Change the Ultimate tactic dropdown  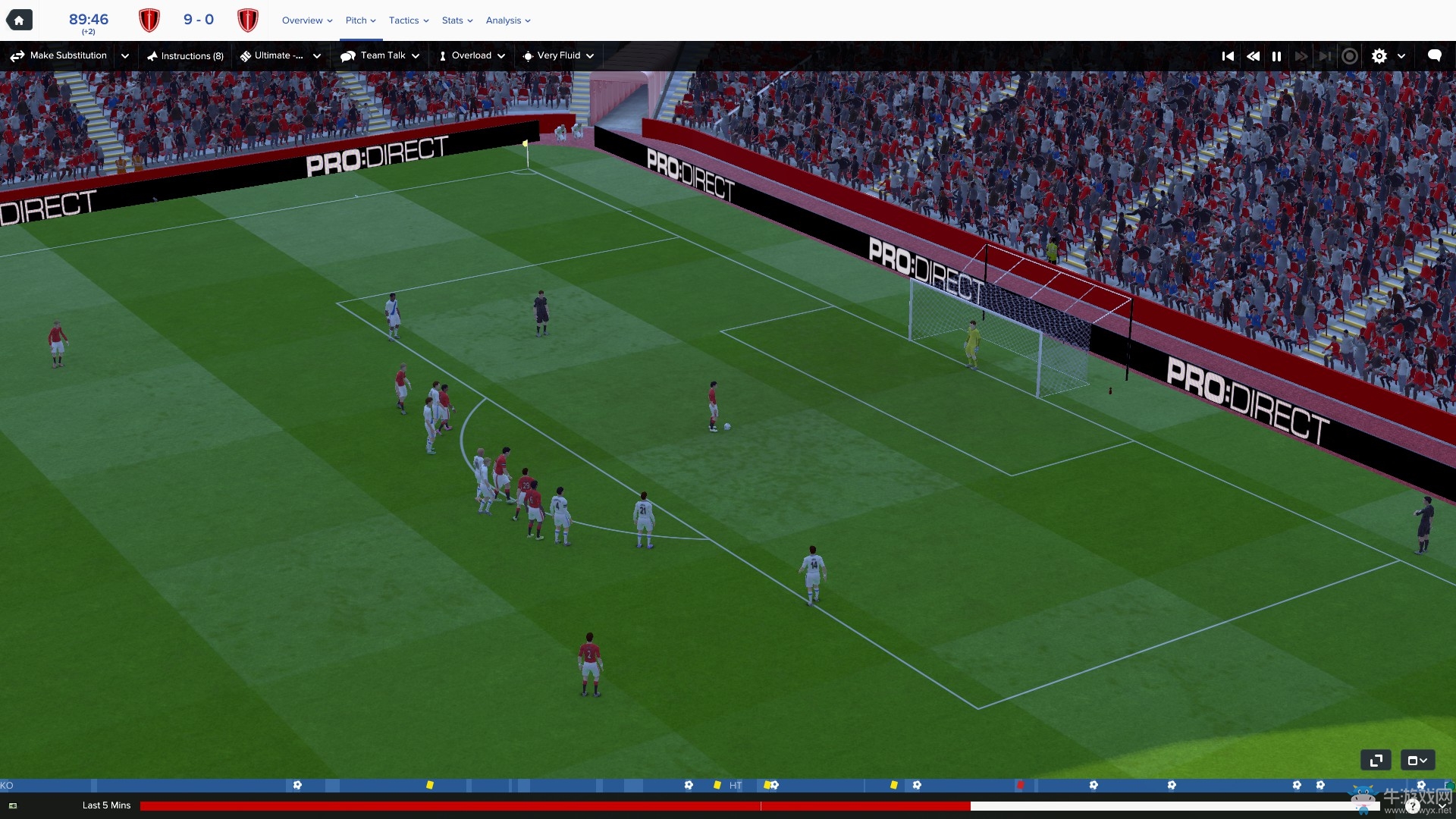(x=281, y=55)
